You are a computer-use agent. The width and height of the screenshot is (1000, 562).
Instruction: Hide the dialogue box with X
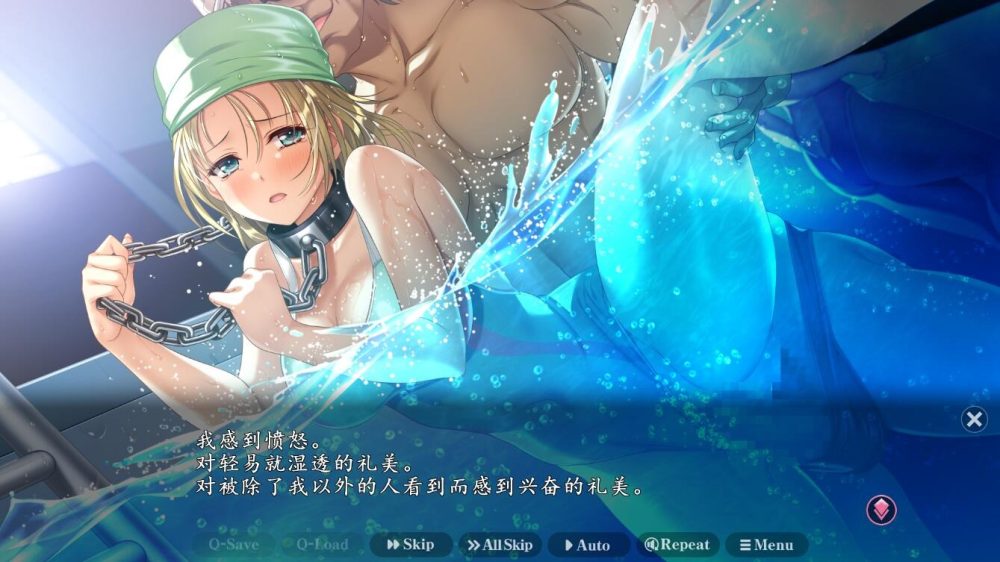tap(974, 419)
